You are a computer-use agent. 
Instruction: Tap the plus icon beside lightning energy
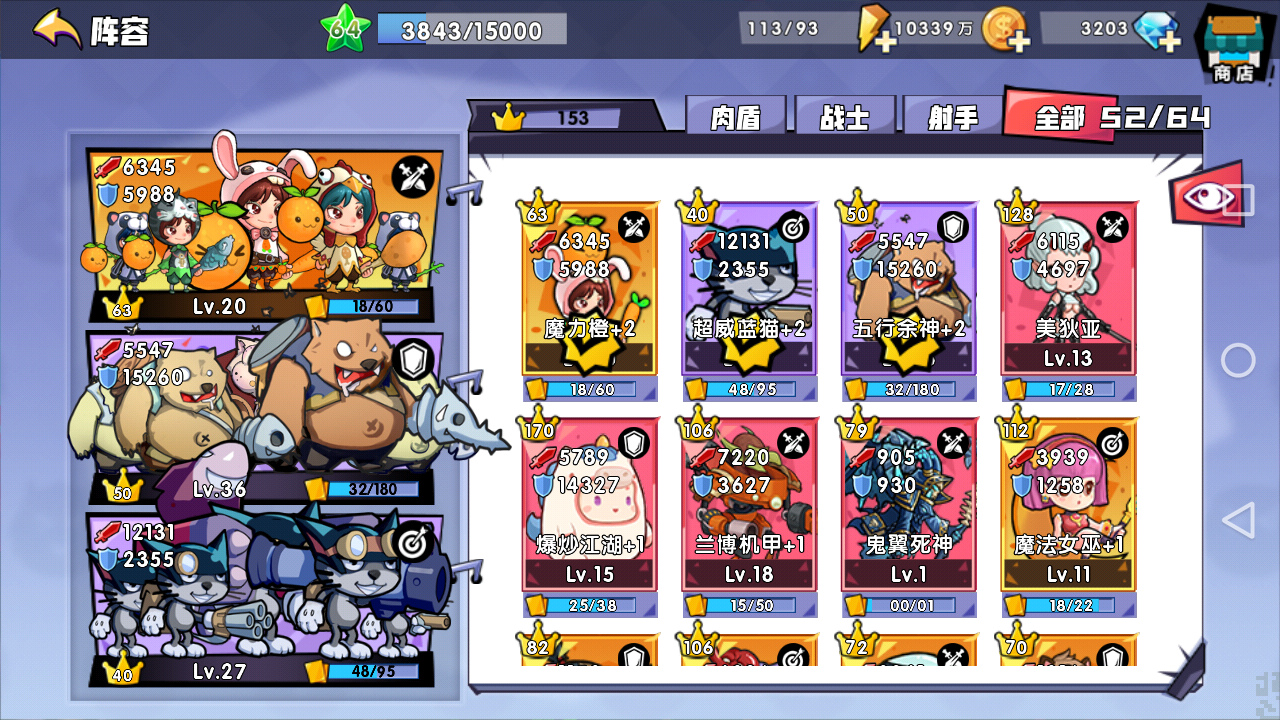[886, 40]
